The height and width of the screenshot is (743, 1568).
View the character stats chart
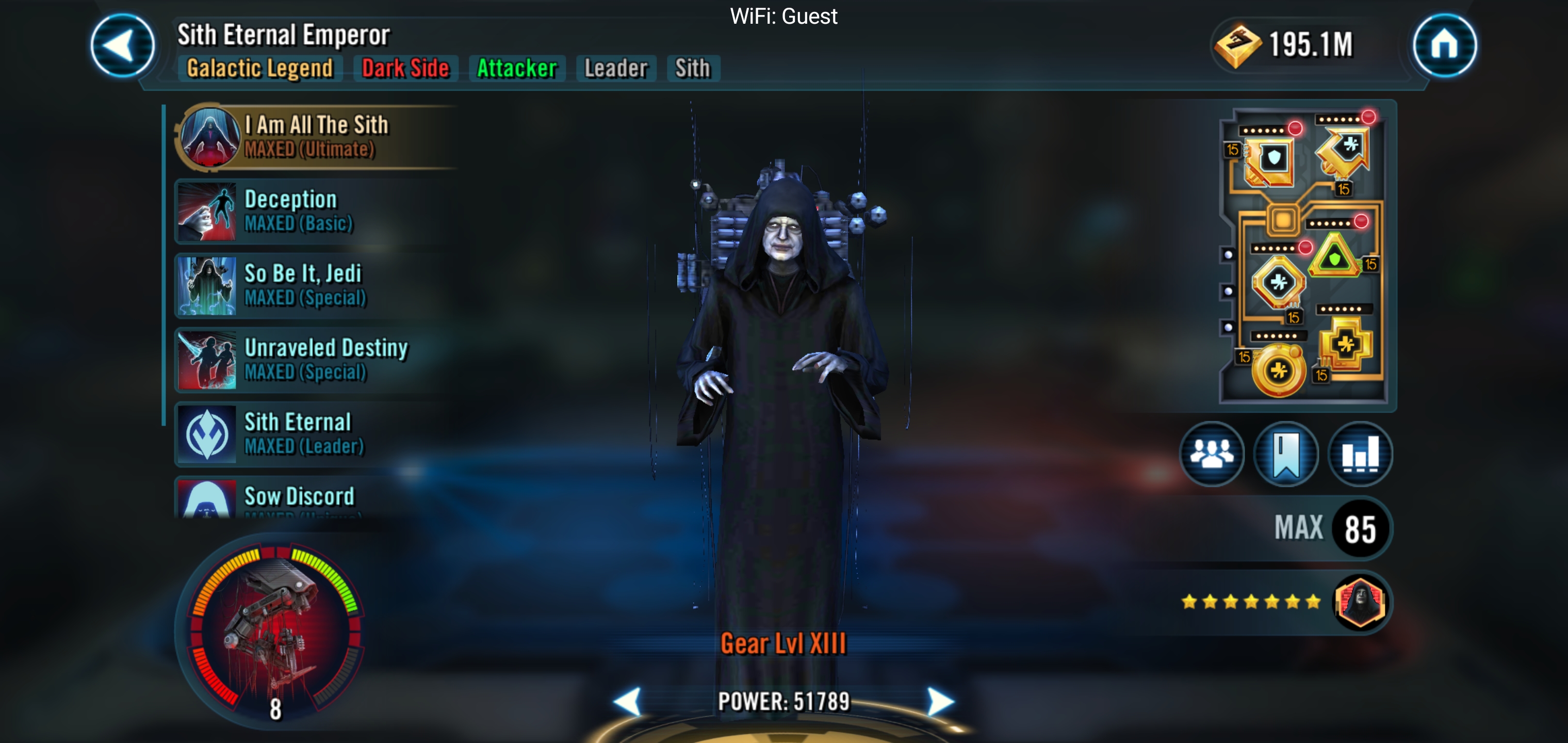[x=1360, y=454]
